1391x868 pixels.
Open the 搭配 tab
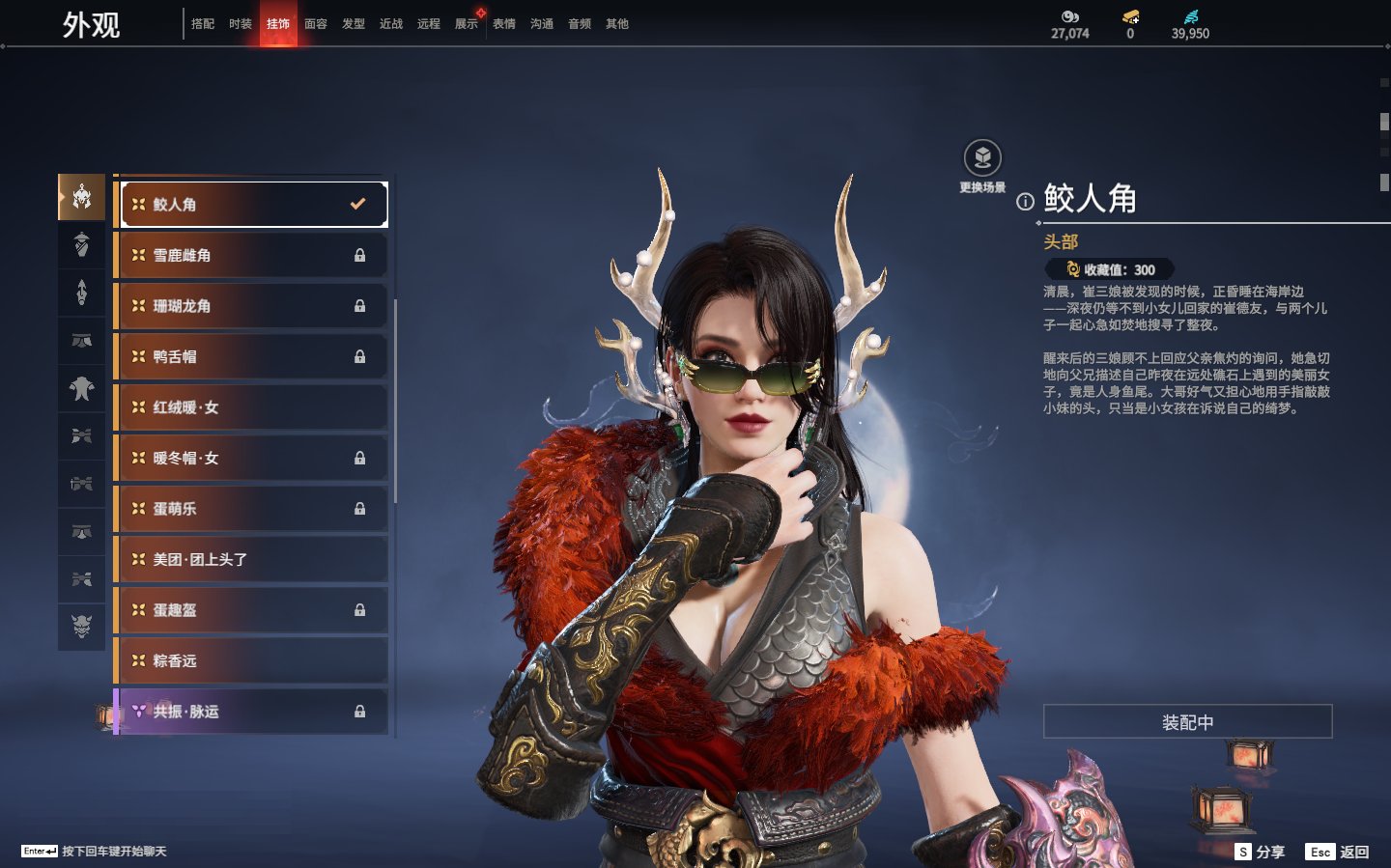(x=203, y=24)
